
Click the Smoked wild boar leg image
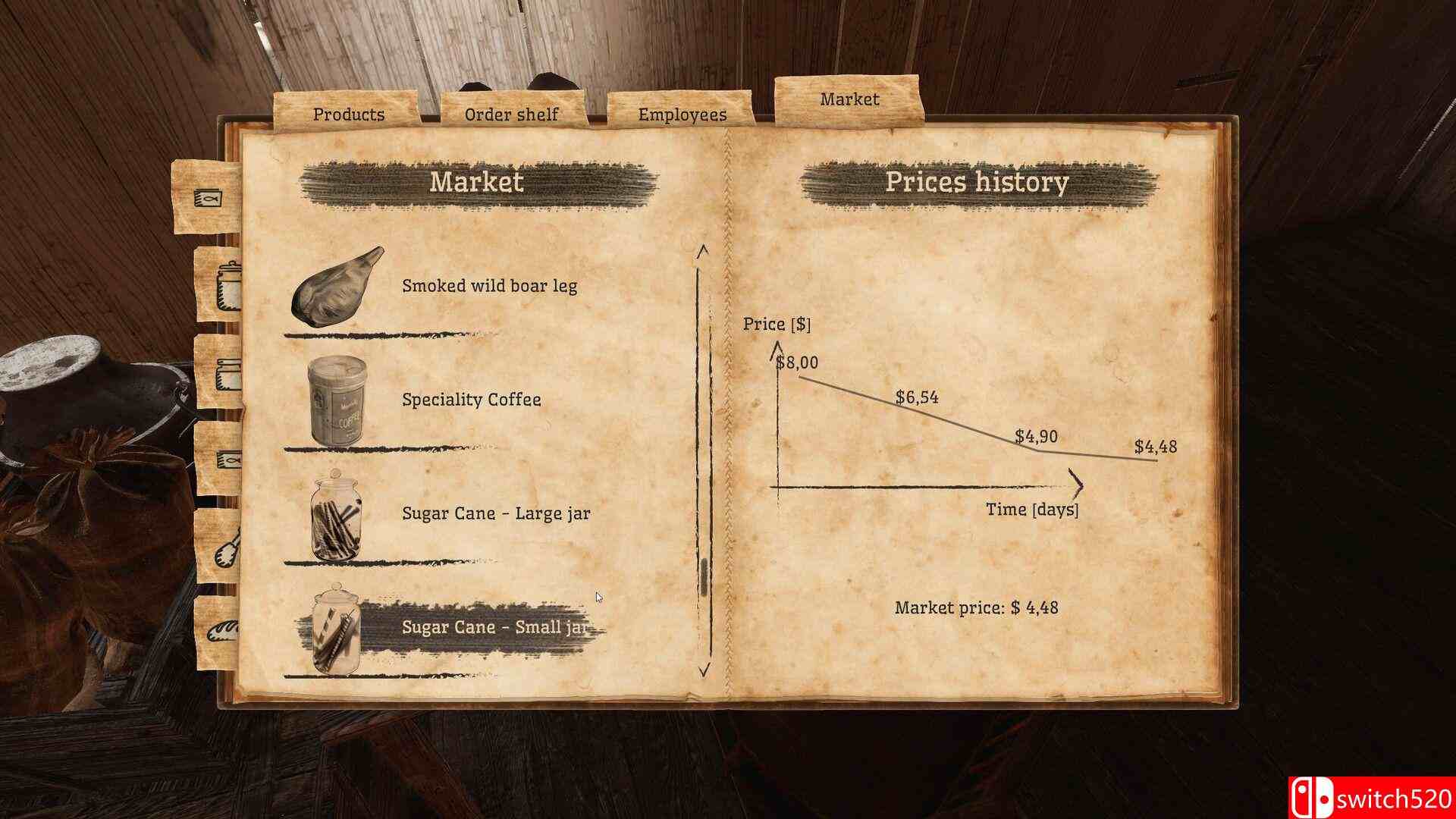(335, 288)
